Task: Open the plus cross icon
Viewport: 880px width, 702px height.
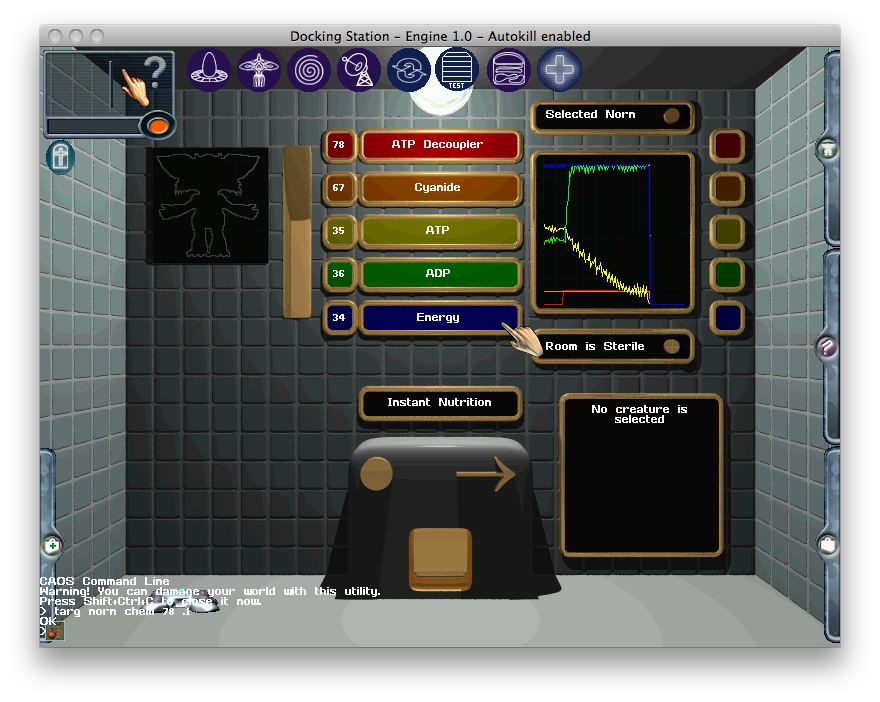Action: [559, 70]
